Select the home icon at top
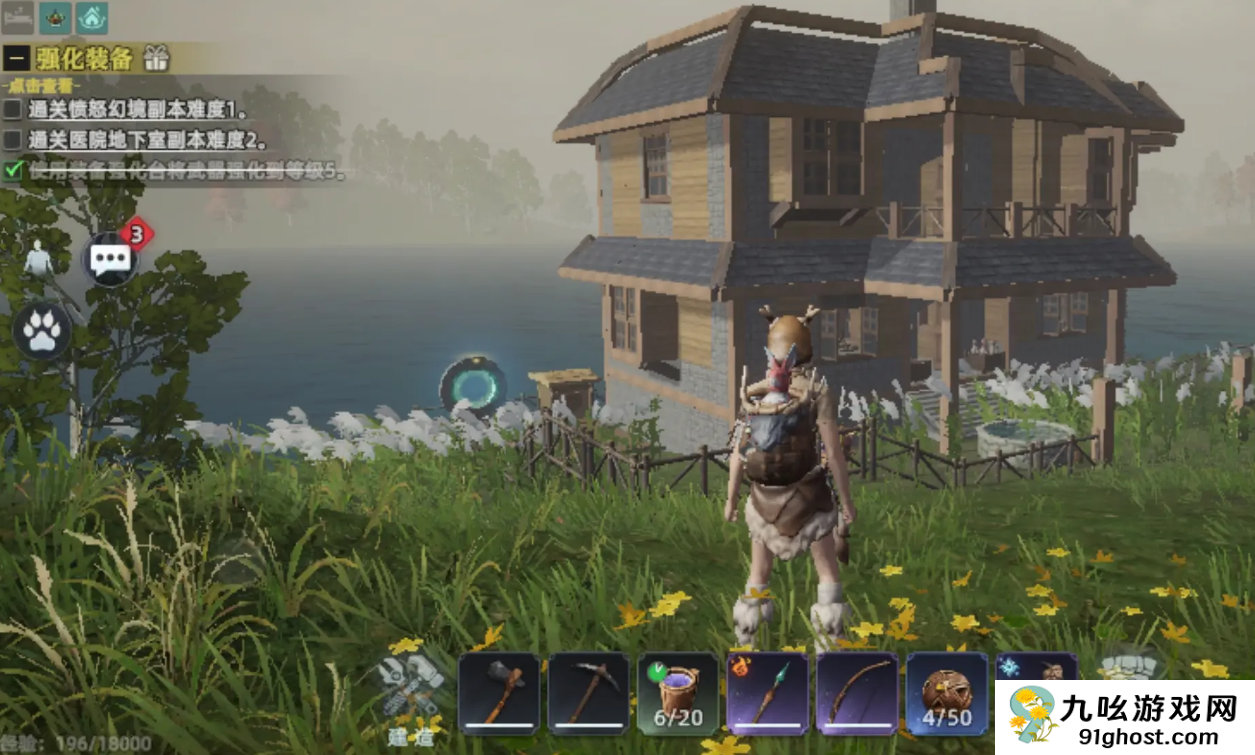The width and height of the screenshot is (1255, 755). (x=91, y=17)
